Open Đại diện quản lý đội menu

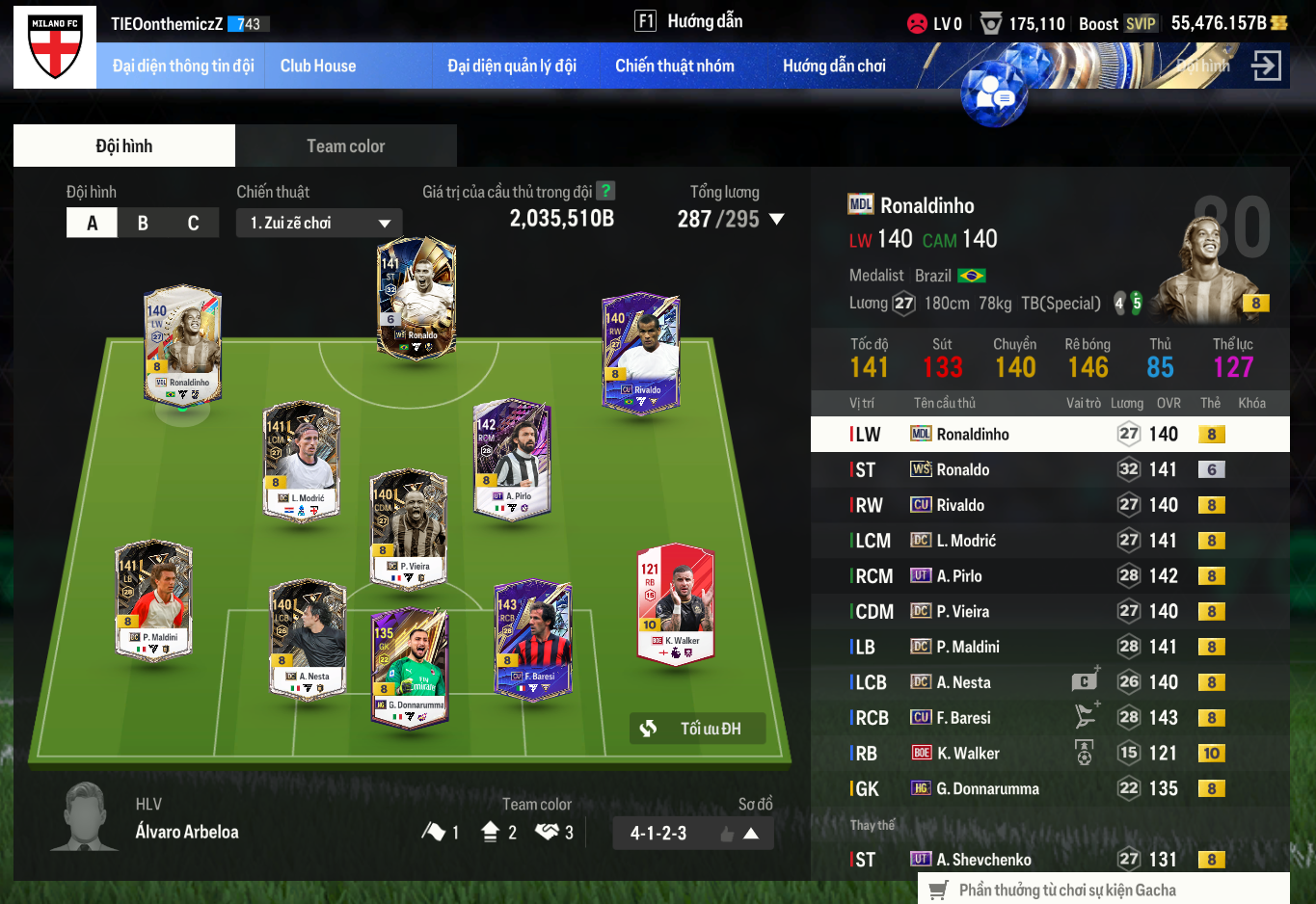point(512,66)
